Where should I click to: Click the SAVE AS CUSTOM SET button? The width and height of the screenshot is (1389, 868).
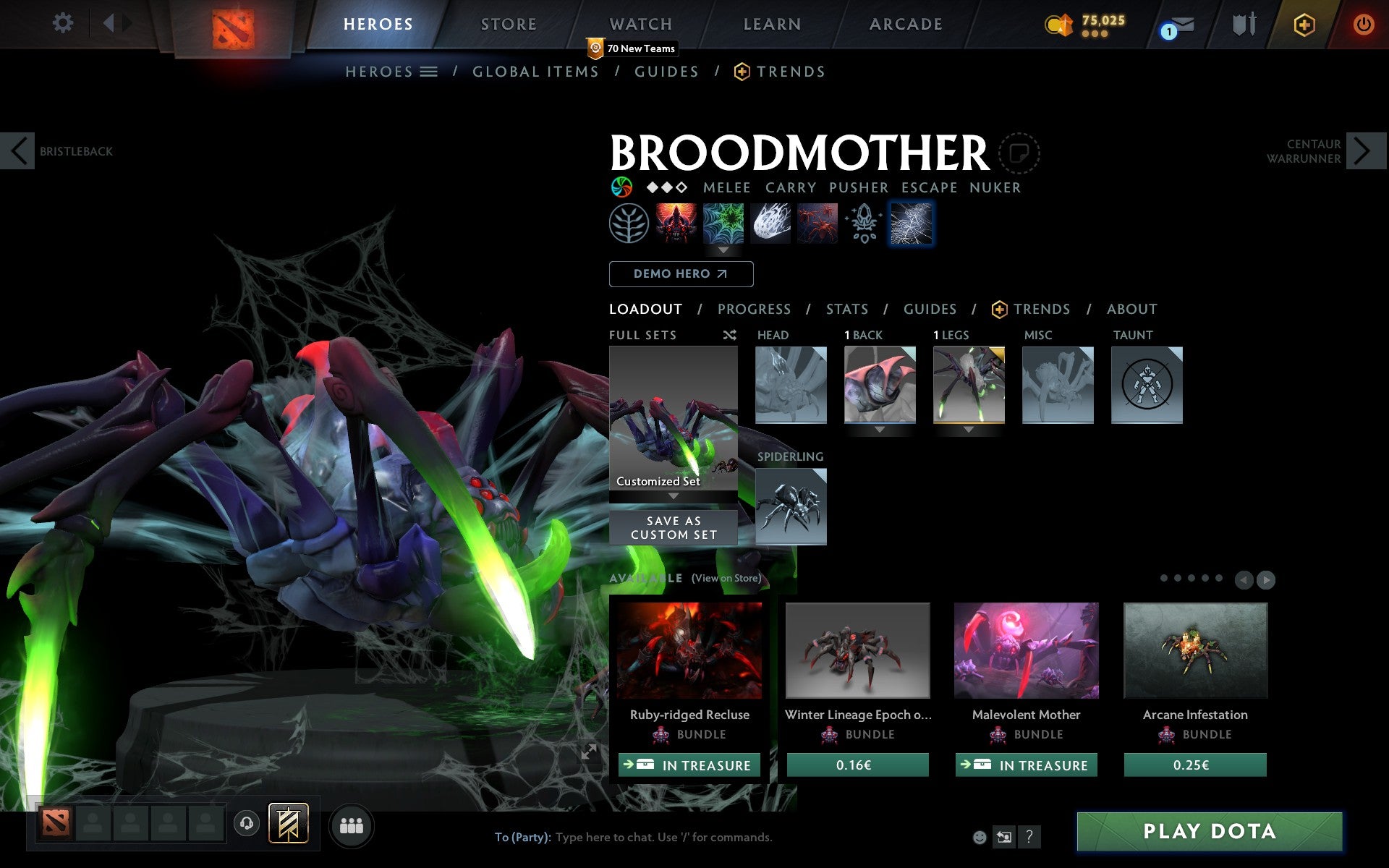point(673,527)
